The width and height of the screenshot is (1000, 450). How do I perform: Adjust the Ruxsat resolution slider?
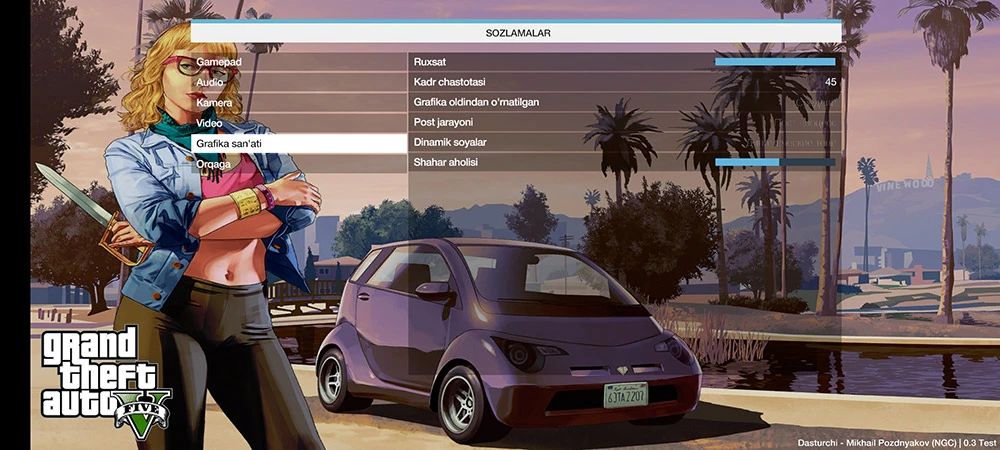pos(774,62)
